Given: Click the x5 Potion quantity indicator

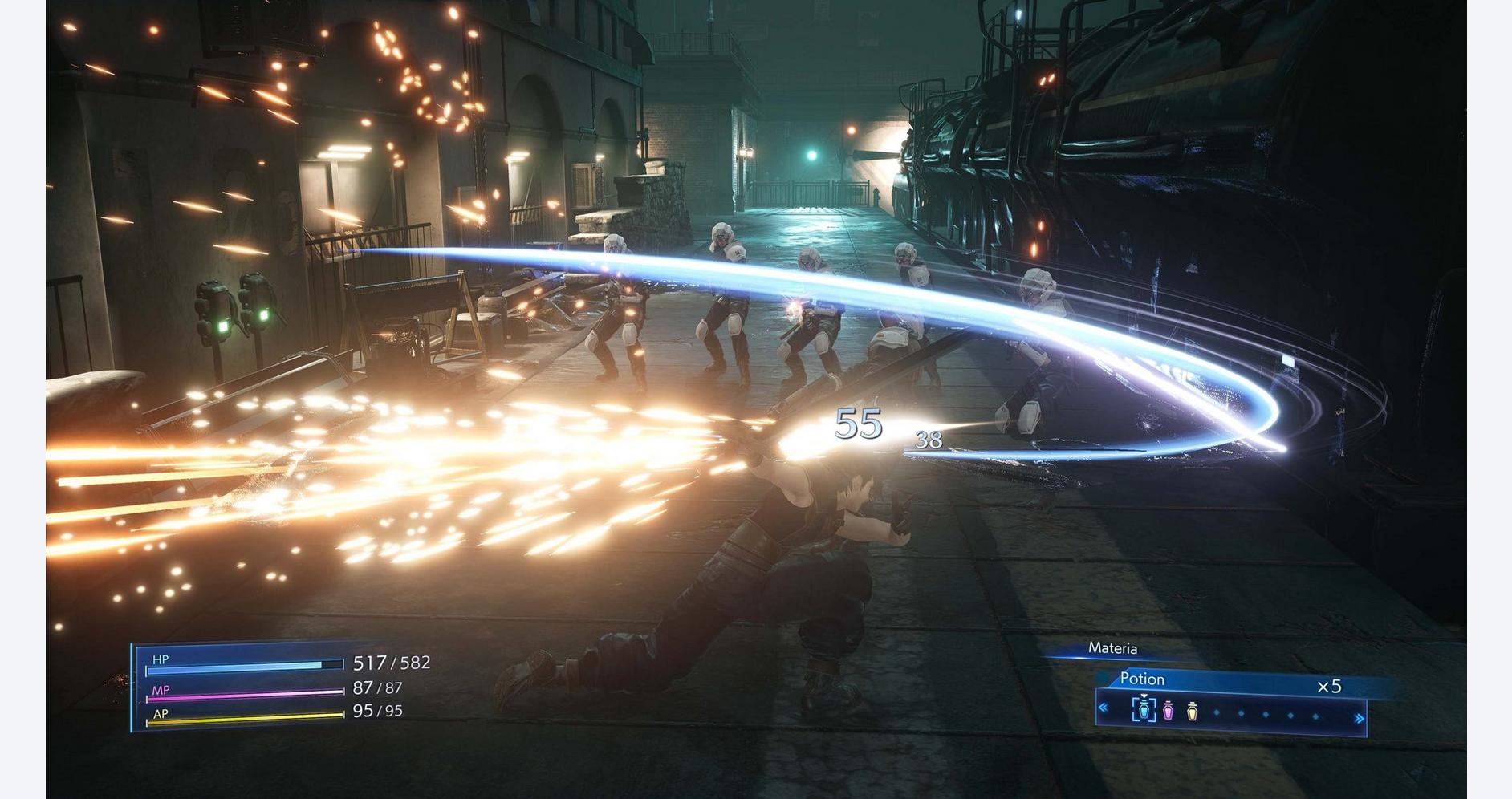Looking at the screenshot, I should pos(1329,685).
